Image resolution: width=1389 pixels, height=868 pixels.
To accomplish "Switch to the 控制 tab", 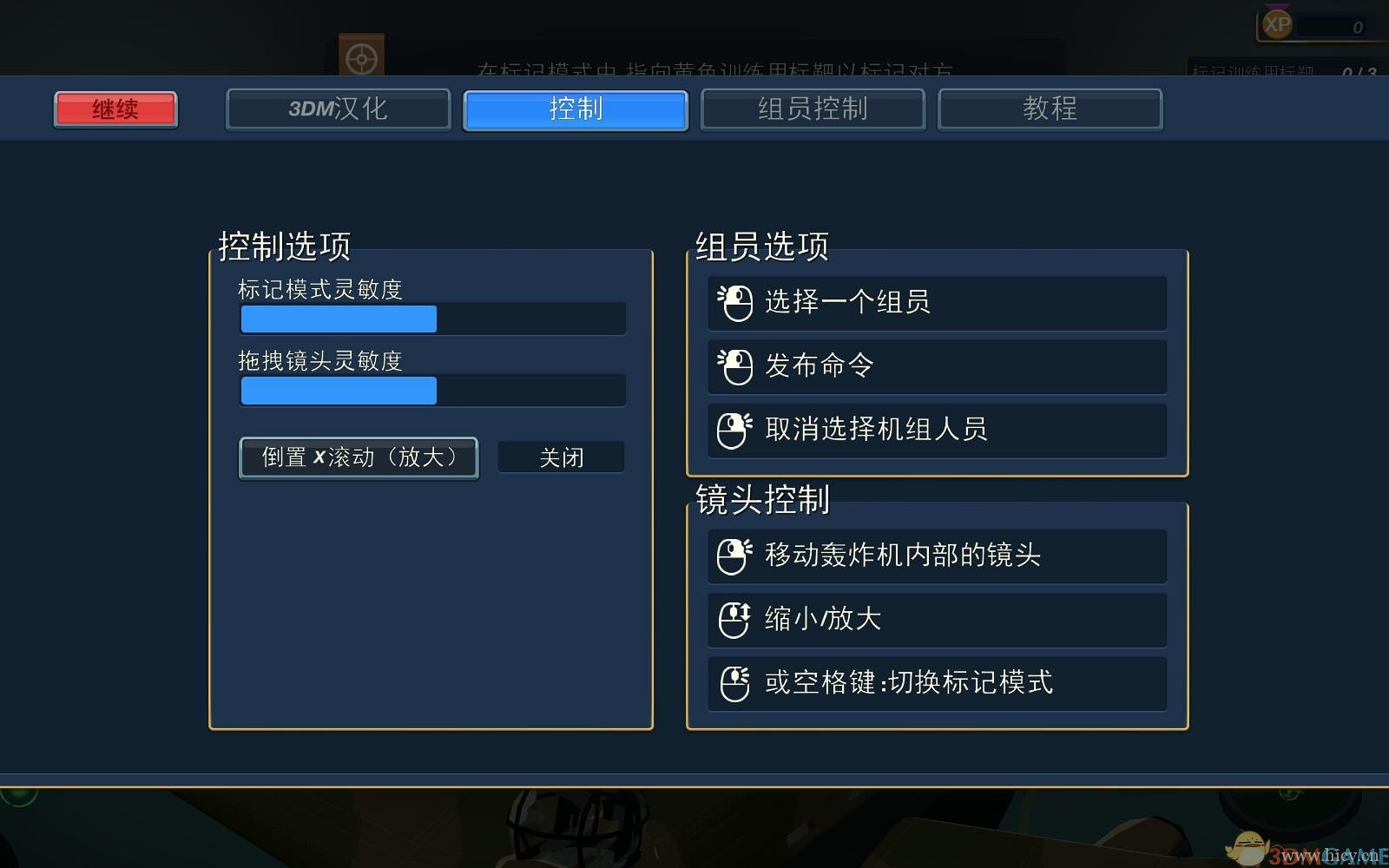I will (x=576, y=109).
